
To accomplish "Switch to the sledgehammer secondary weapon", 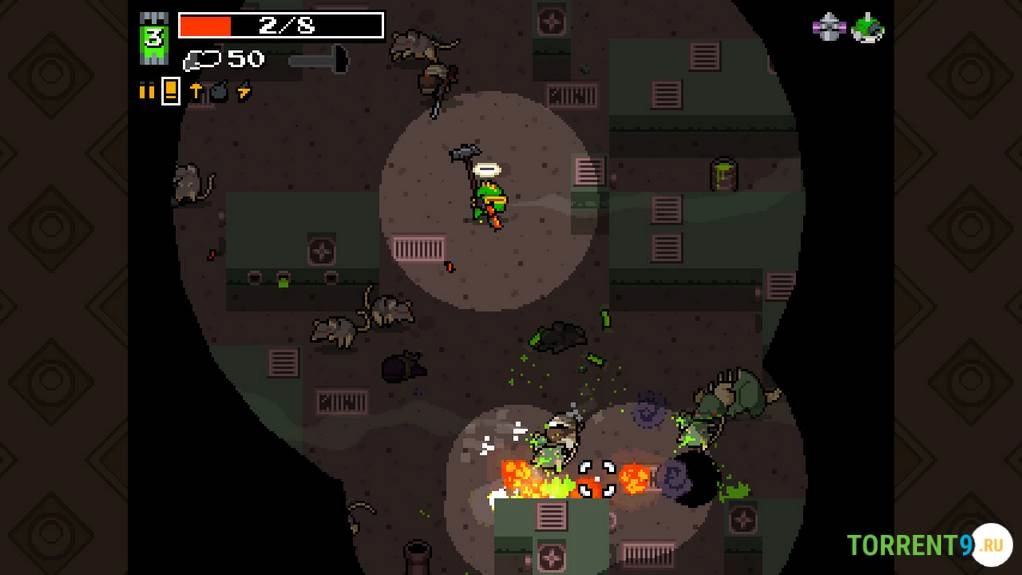I will click(x=318, y=60).
